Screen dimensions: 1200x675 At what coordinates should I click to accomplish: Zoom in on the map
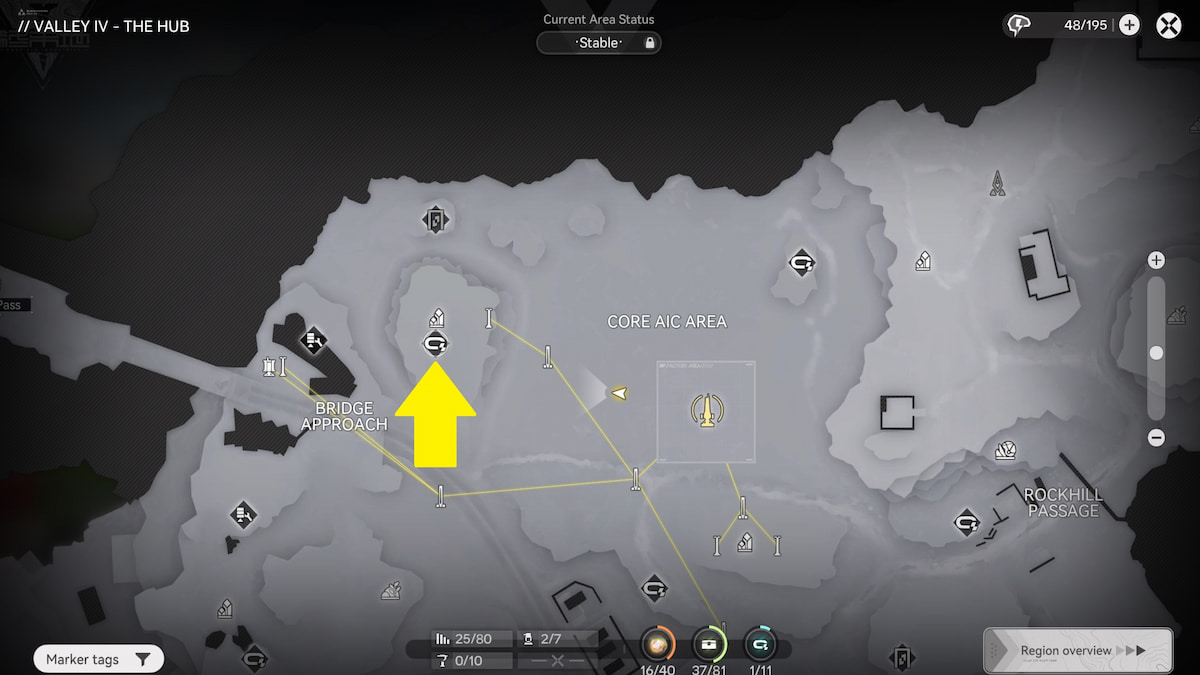pyautogui.click(x=1156, y=260)
